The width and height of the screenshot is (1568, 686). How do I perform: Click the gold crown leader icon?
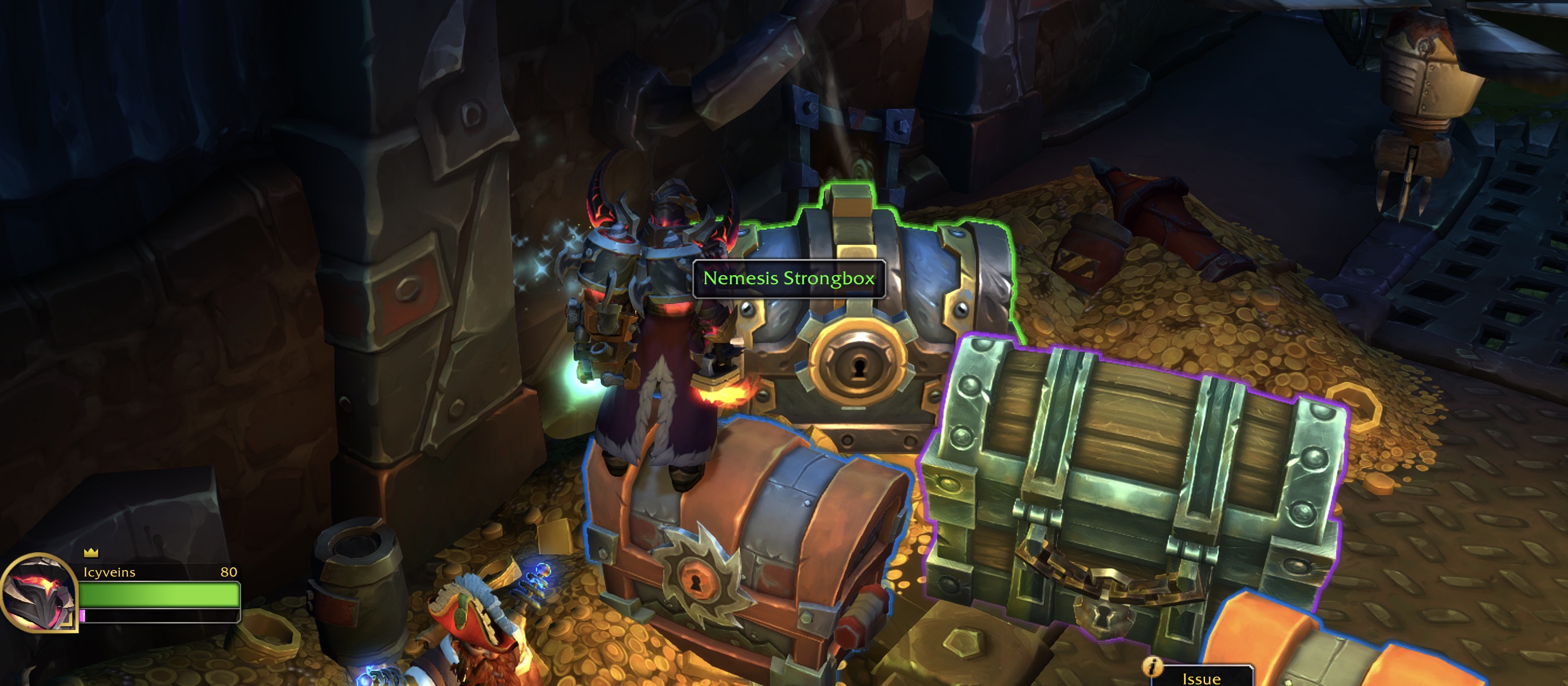(x=91, y=552)
